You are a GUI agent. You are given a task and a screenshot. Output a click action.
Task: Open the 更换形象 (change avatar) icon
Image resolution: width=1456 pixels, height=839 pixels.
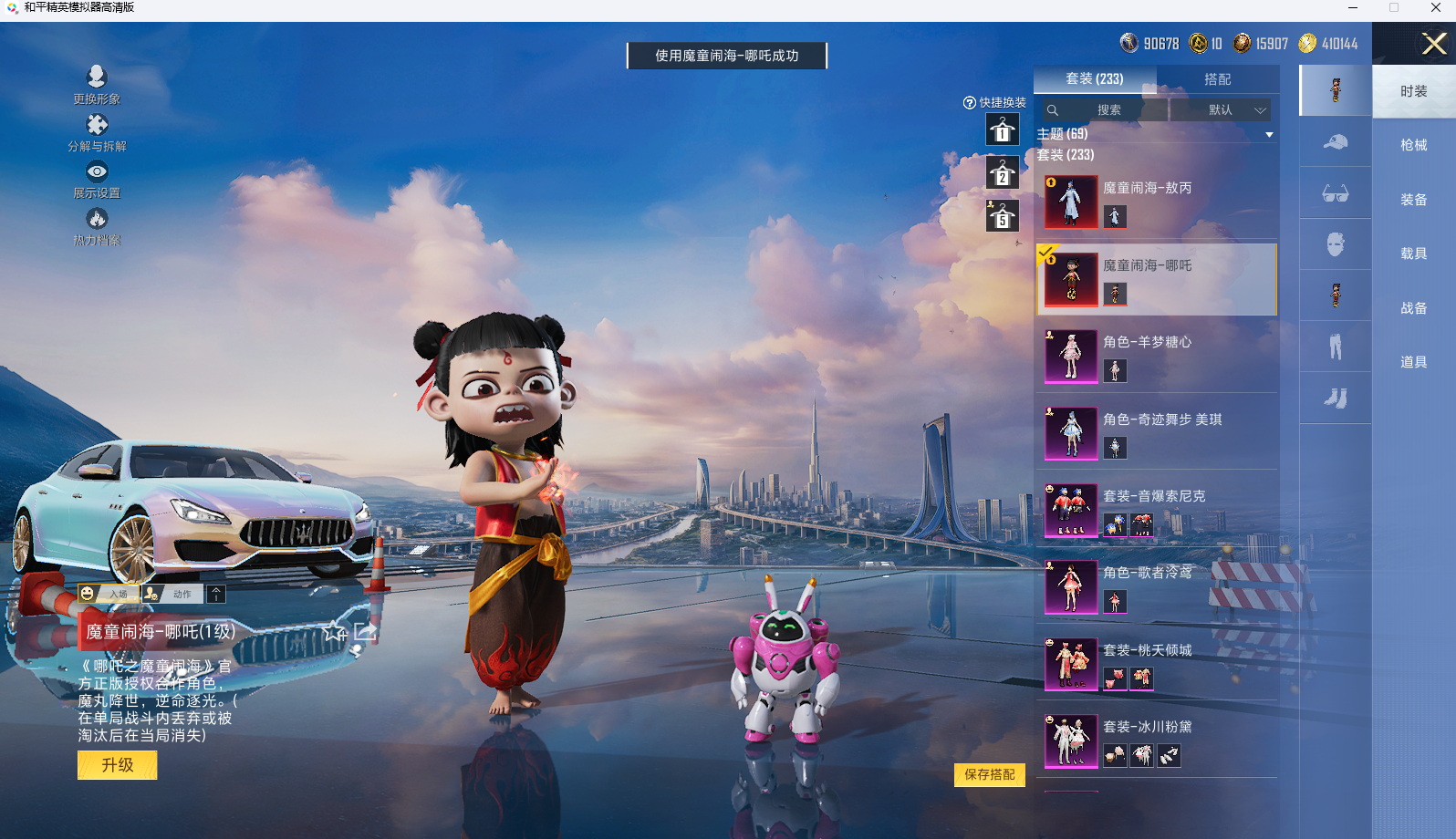pyautogui.click(x=98, y=78)
